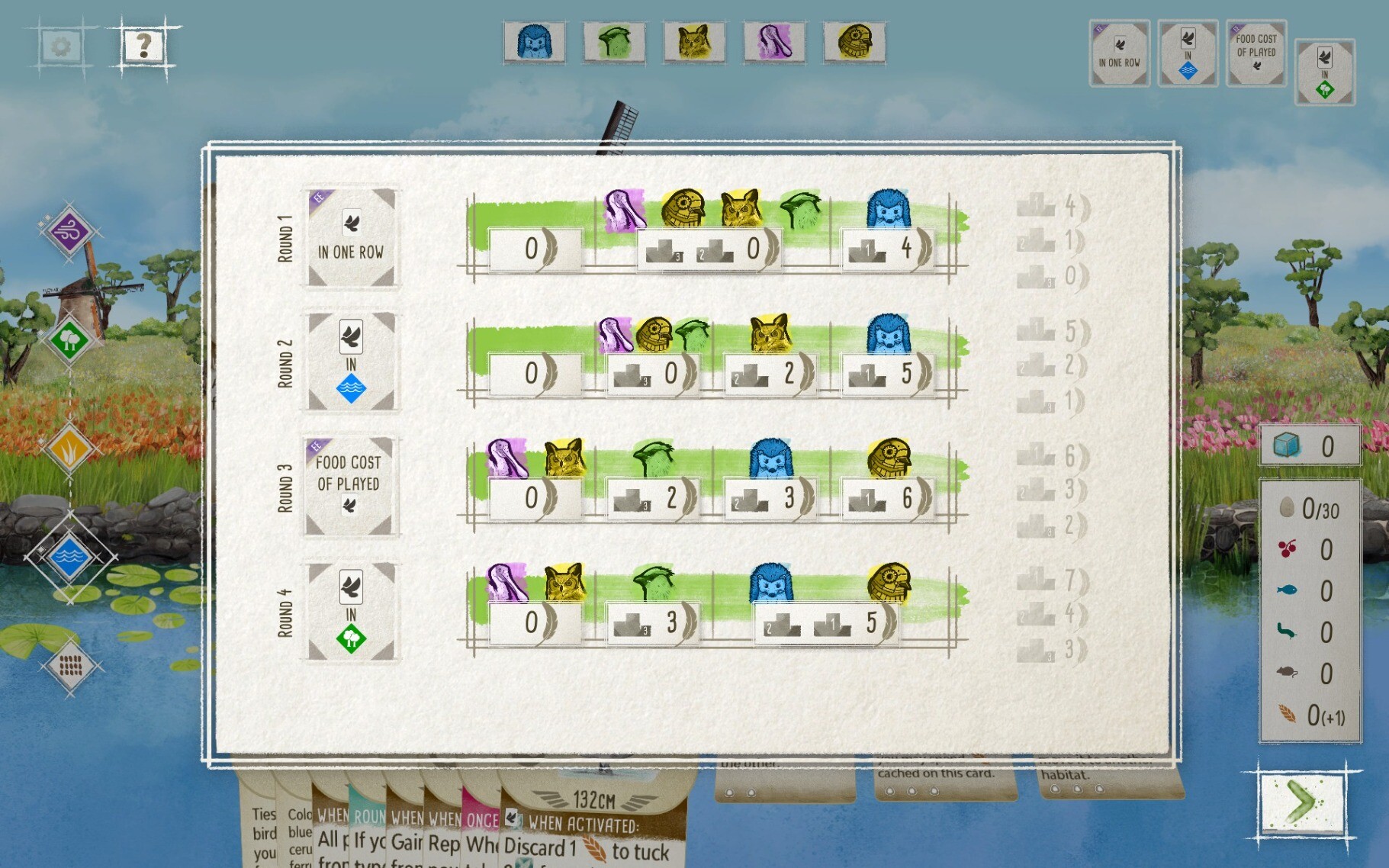Viewport: 1389px width, 868px height.
Task: Select the green forest habitat diamond
Action: click(x=69, y=338)
